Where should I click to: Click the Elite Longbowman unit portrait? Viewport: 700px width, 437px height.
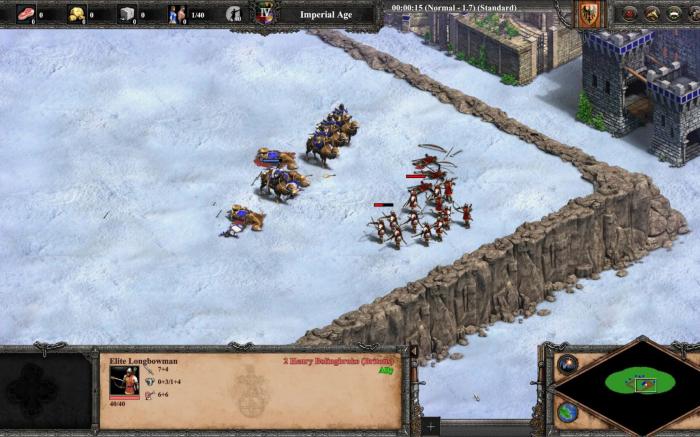click(x=125, y=382)
